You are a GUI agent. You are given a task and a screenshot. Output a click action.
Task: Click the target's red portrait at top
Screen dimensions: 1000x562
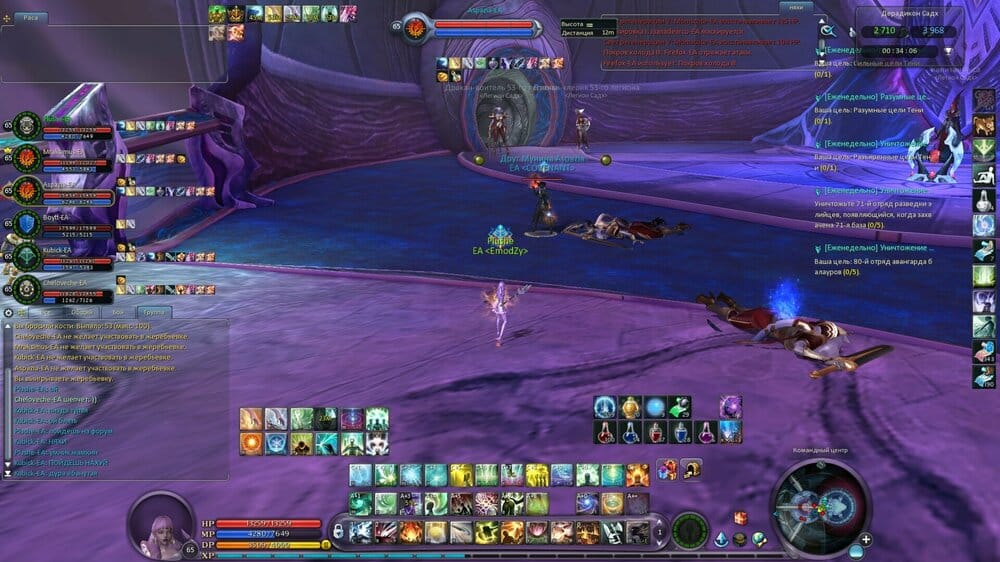(x=415, y=28)
